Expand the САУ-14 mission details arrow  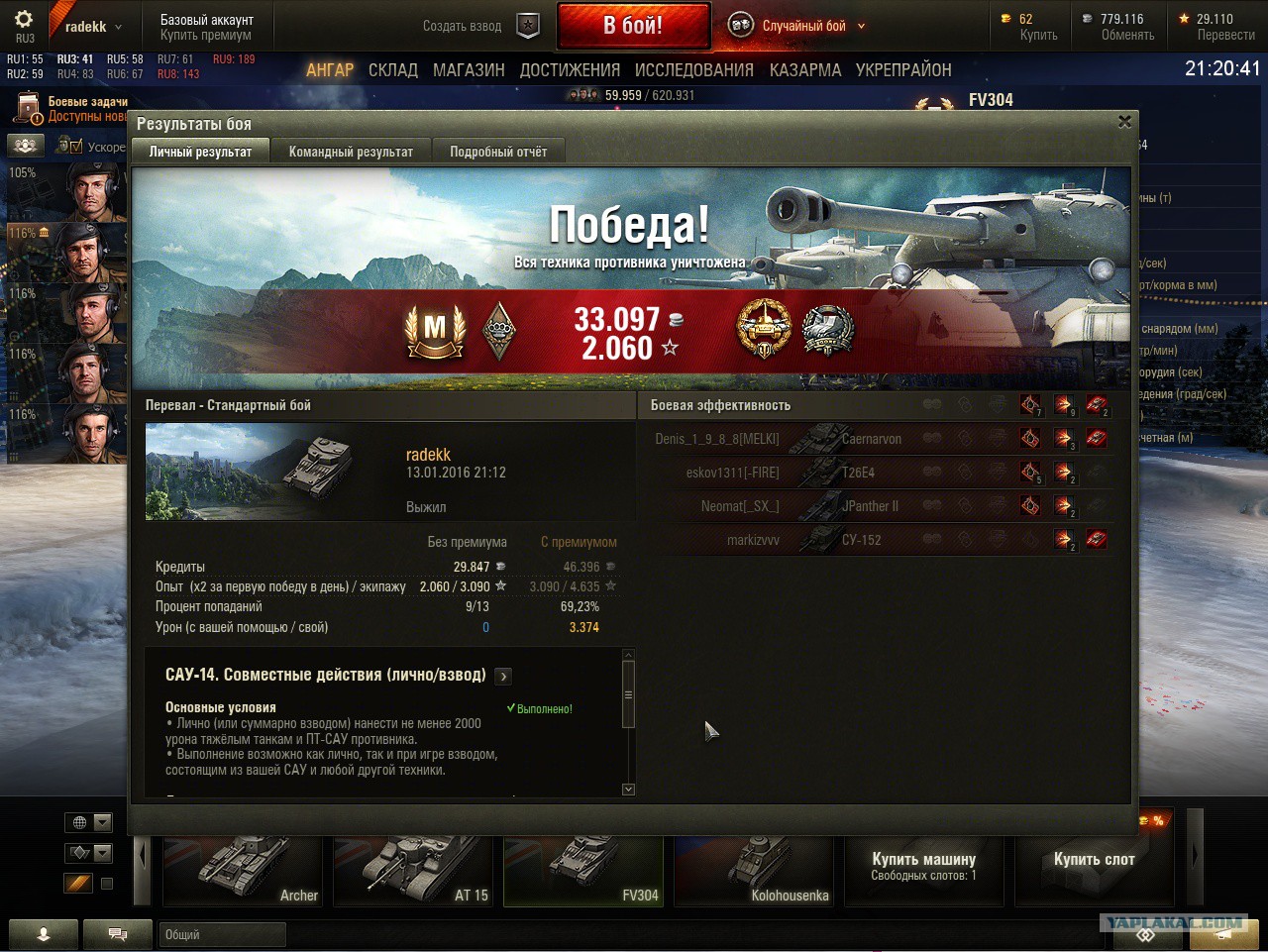pos(503,677)
